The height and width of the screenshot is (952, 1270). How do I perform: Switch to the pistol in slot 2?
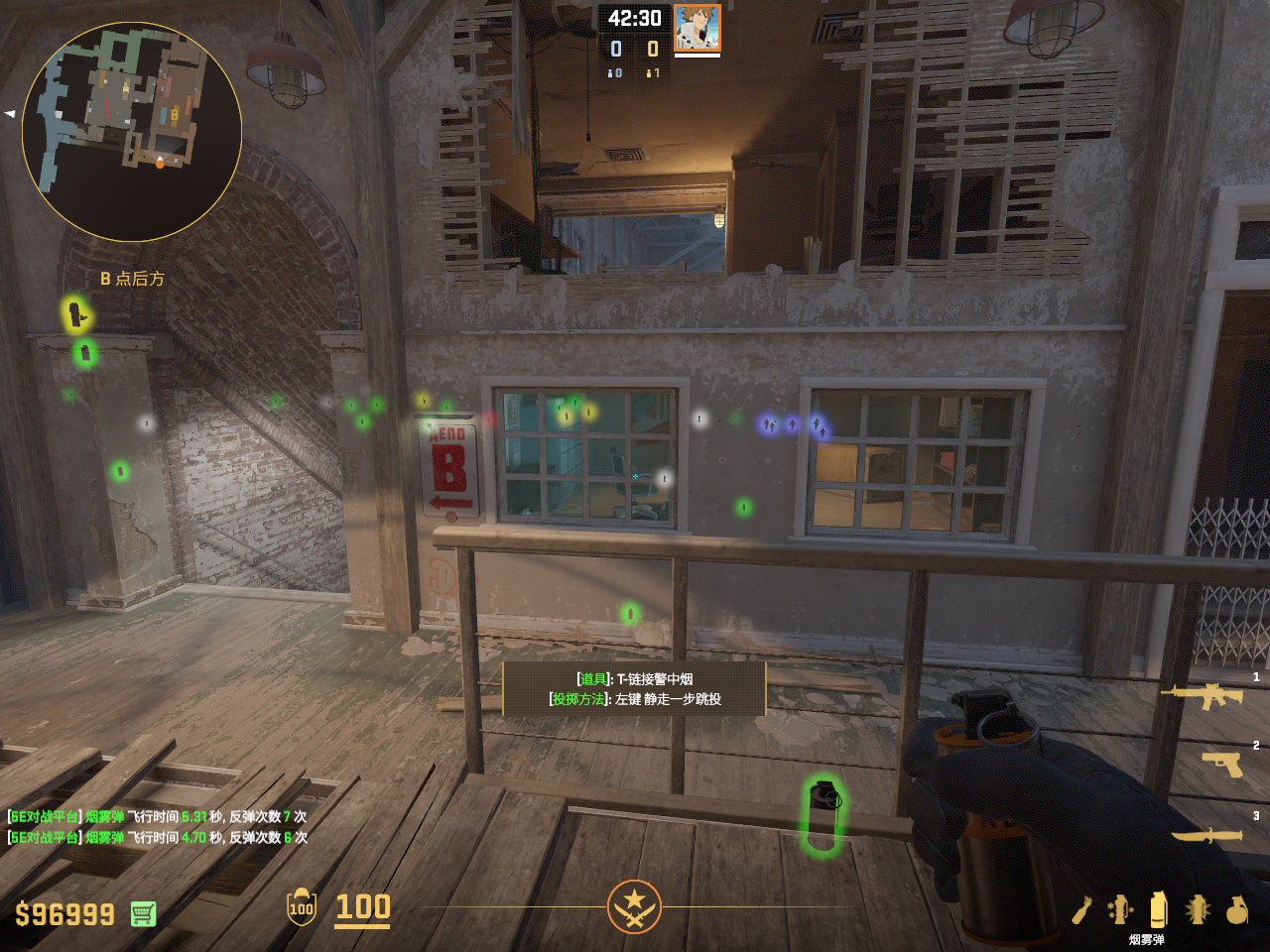[1222, 764]
